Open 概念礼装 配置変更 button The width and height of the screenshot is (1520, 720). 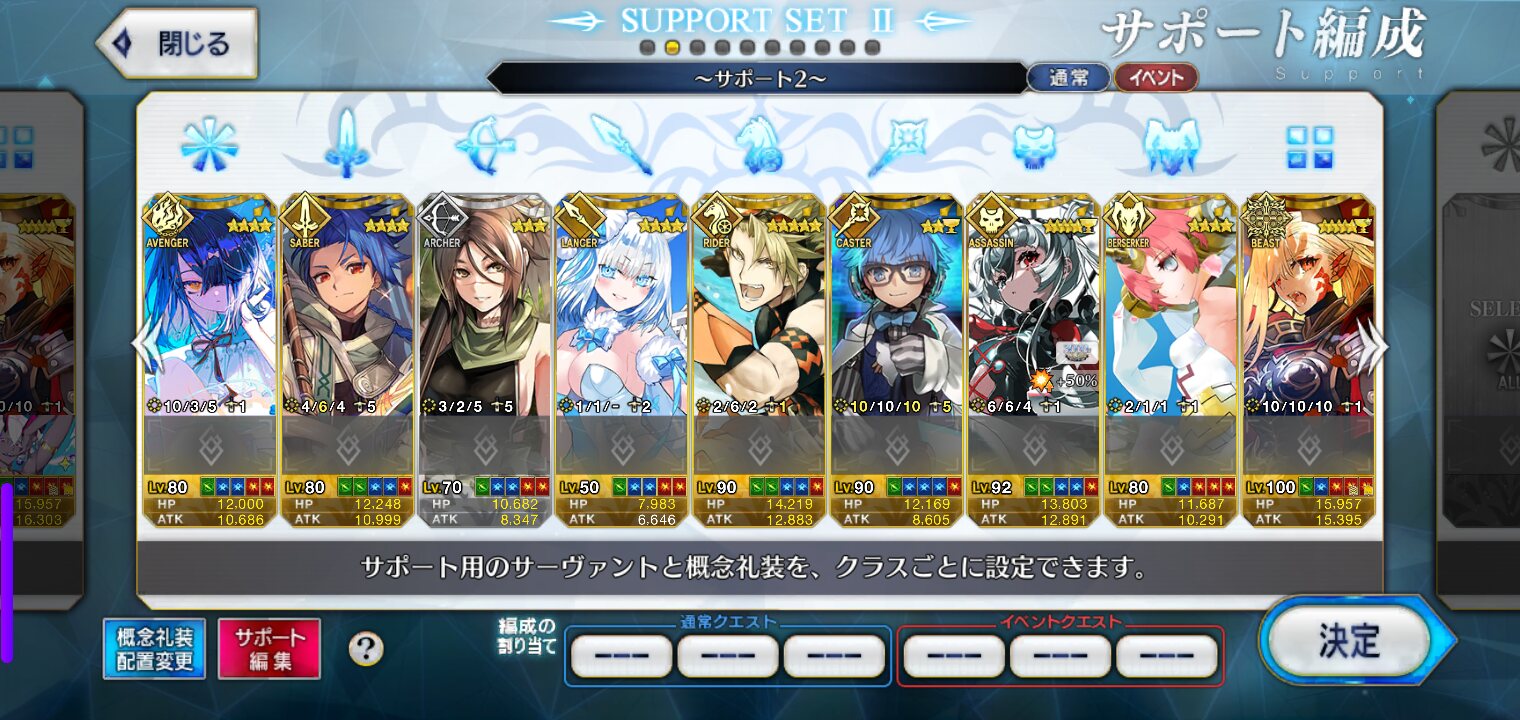(x=154, y=648)
